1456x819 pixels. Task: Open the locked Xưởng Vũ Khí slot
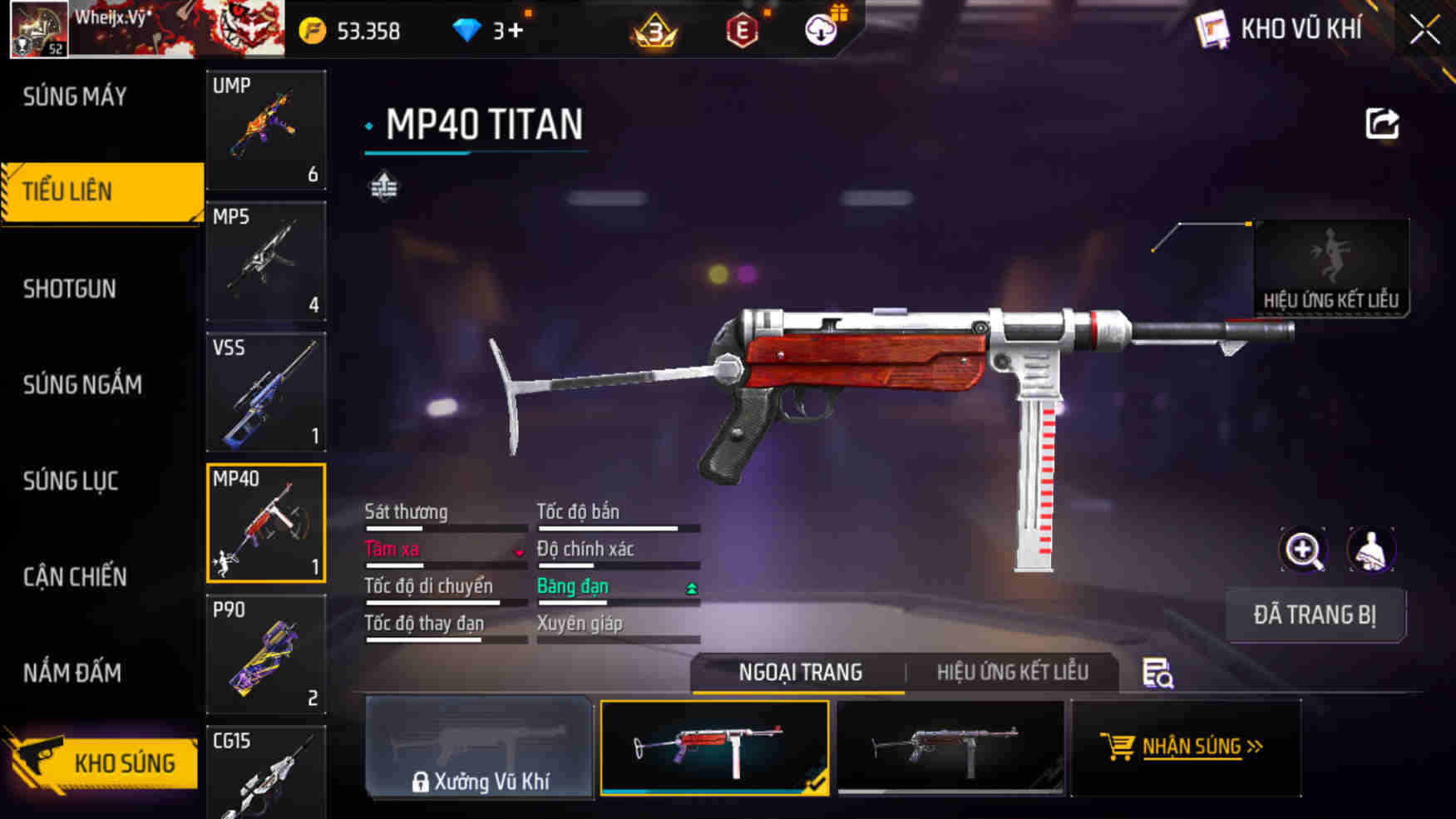tap(480, 748)
